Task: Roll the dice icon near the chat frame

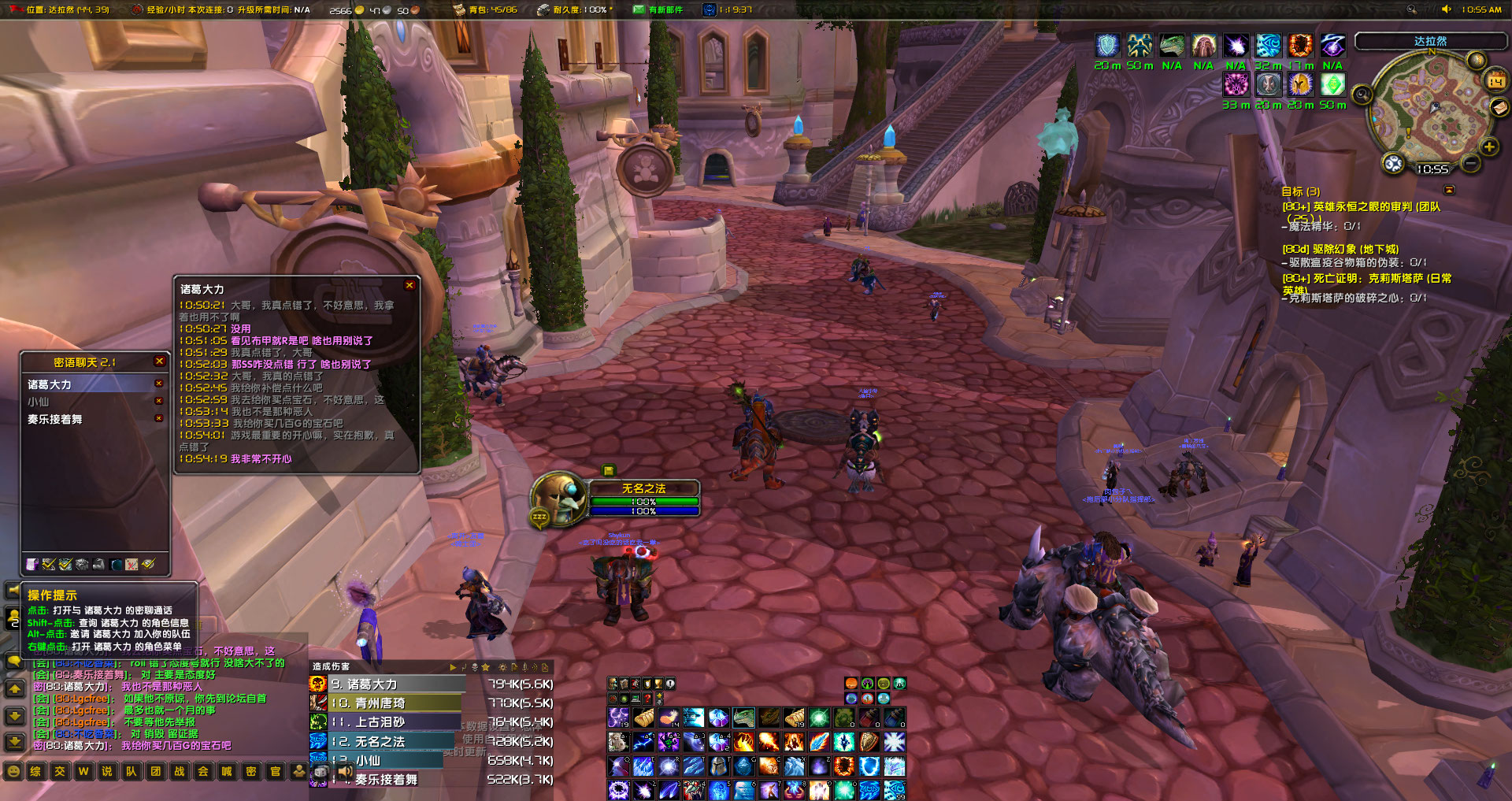Action: pos(321,771)
